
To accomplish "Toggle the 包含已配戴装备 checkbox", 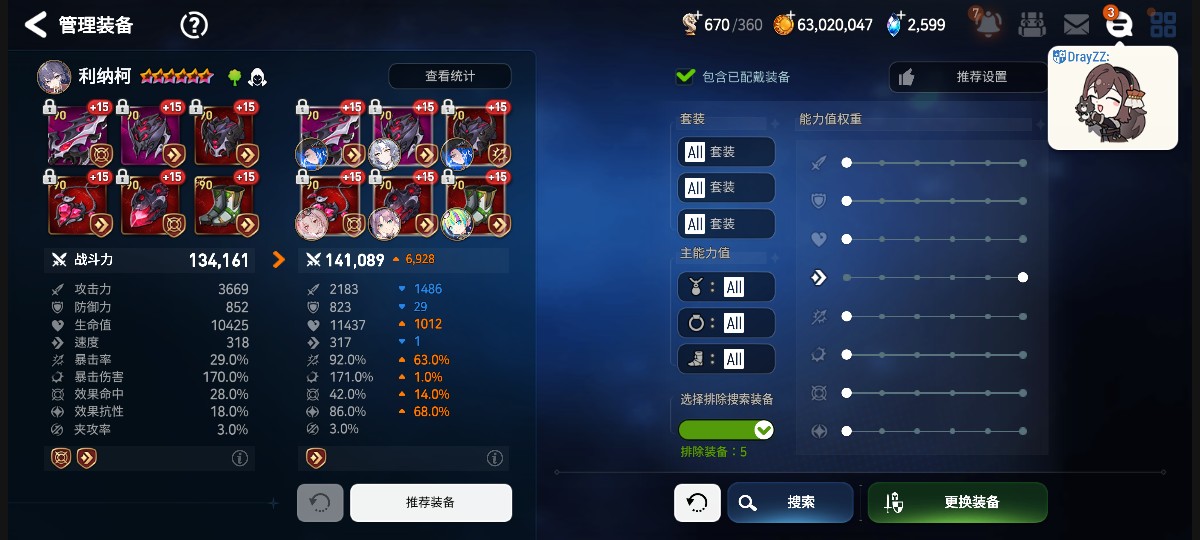I will coord(686,76).
